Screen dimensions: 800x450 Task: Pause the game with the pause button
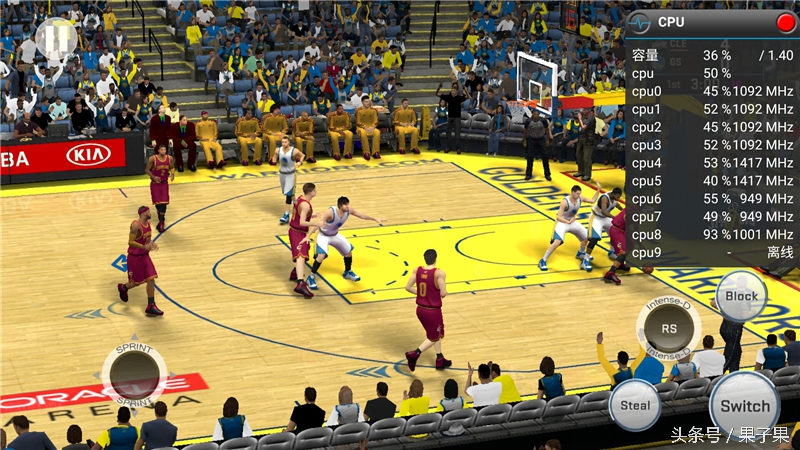click(x=55, y=37)
